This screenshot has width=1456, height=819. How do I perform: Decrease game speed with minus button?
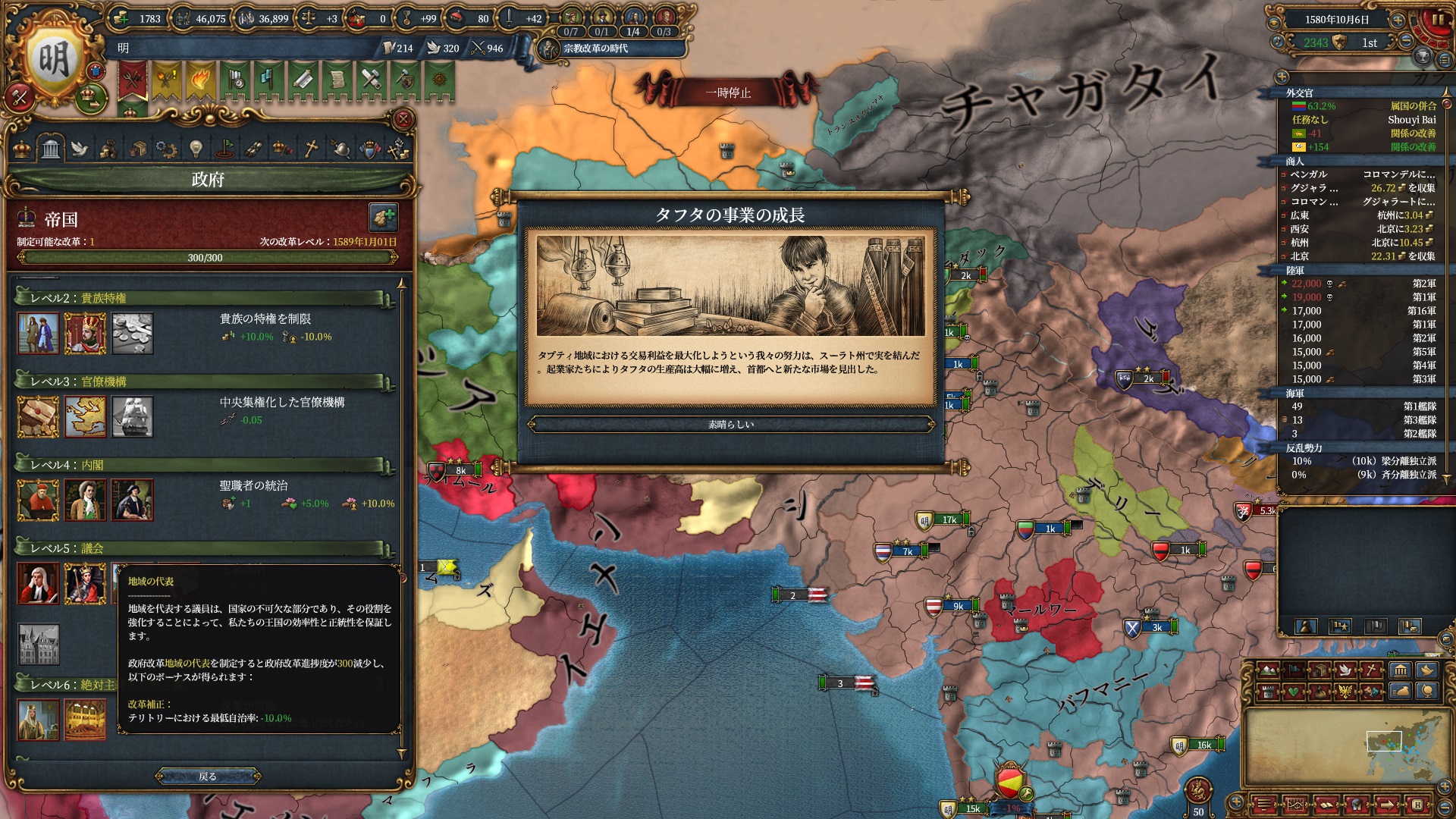point(1406,42)
